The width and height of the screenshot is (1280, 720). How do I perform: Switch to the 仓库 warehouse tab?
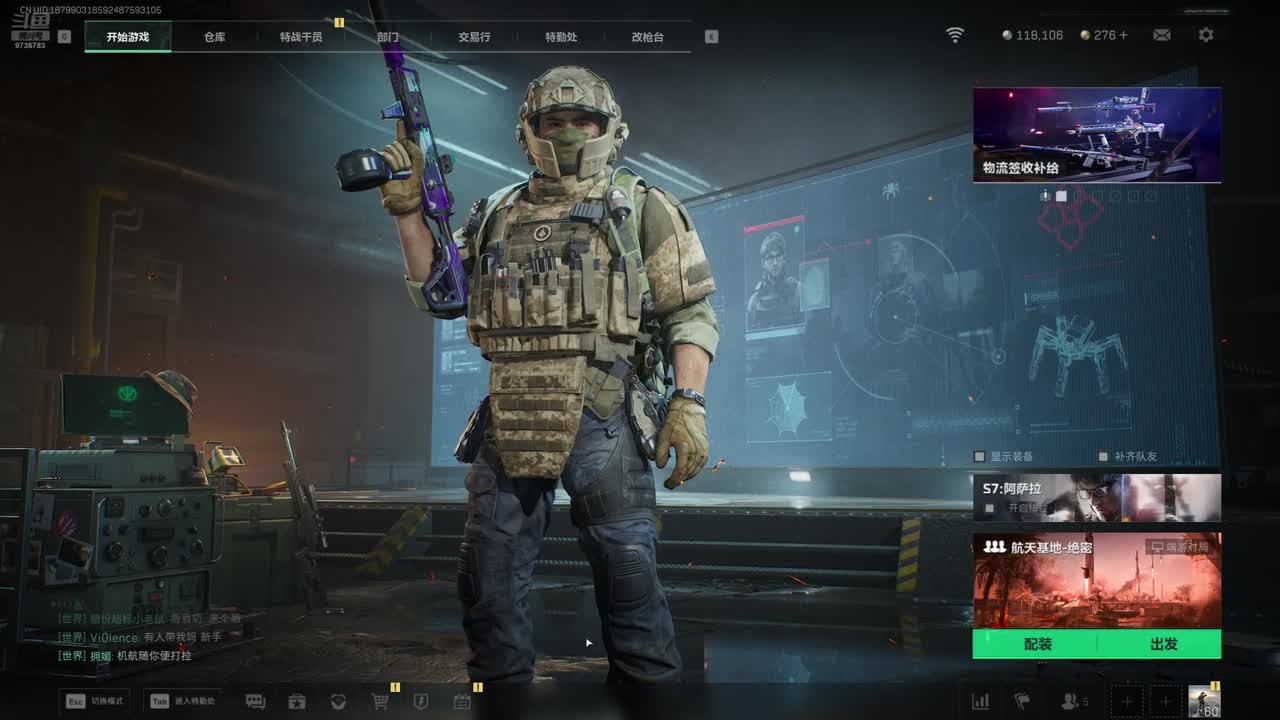(x=215, y=37)
